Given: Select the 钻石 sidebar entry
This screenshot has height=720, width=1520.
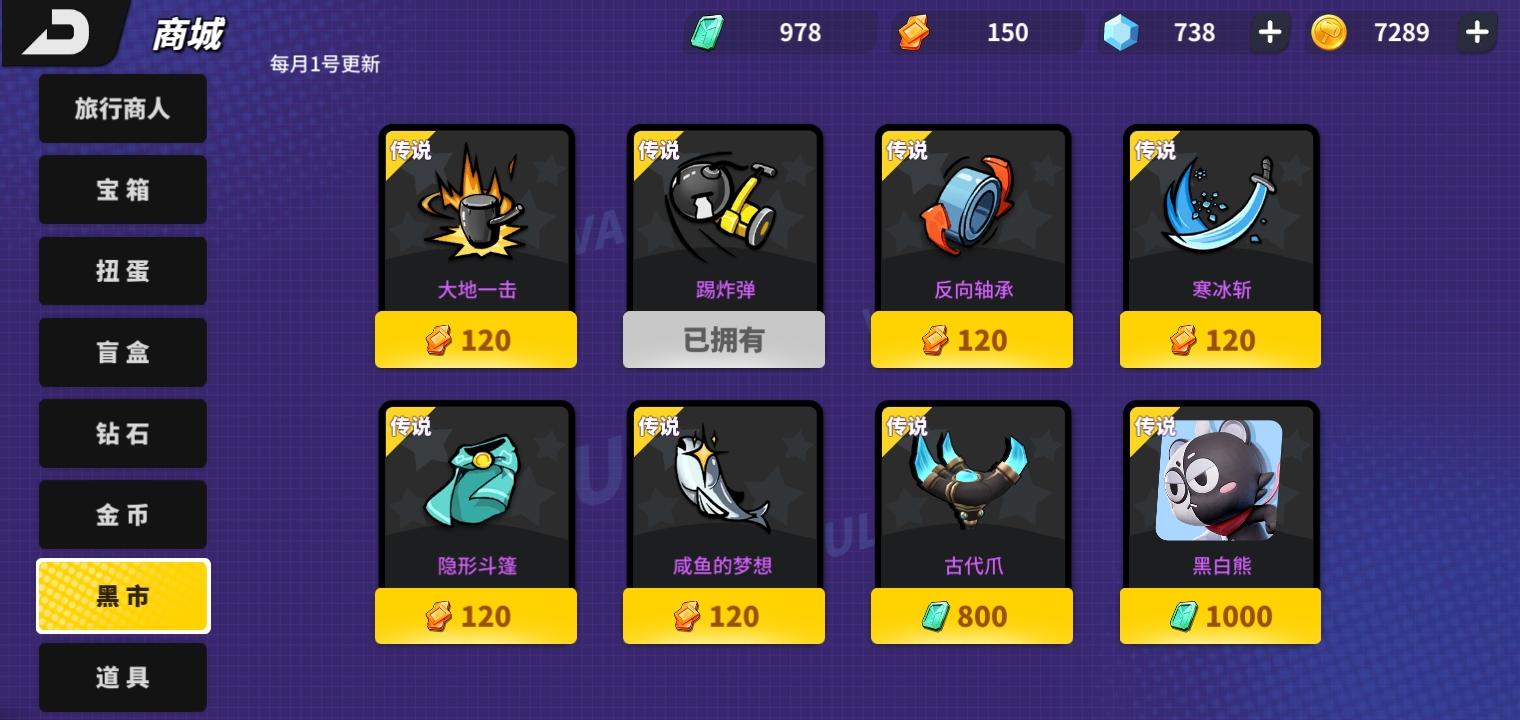Looking at the screenshot, I should coord(122,433).
